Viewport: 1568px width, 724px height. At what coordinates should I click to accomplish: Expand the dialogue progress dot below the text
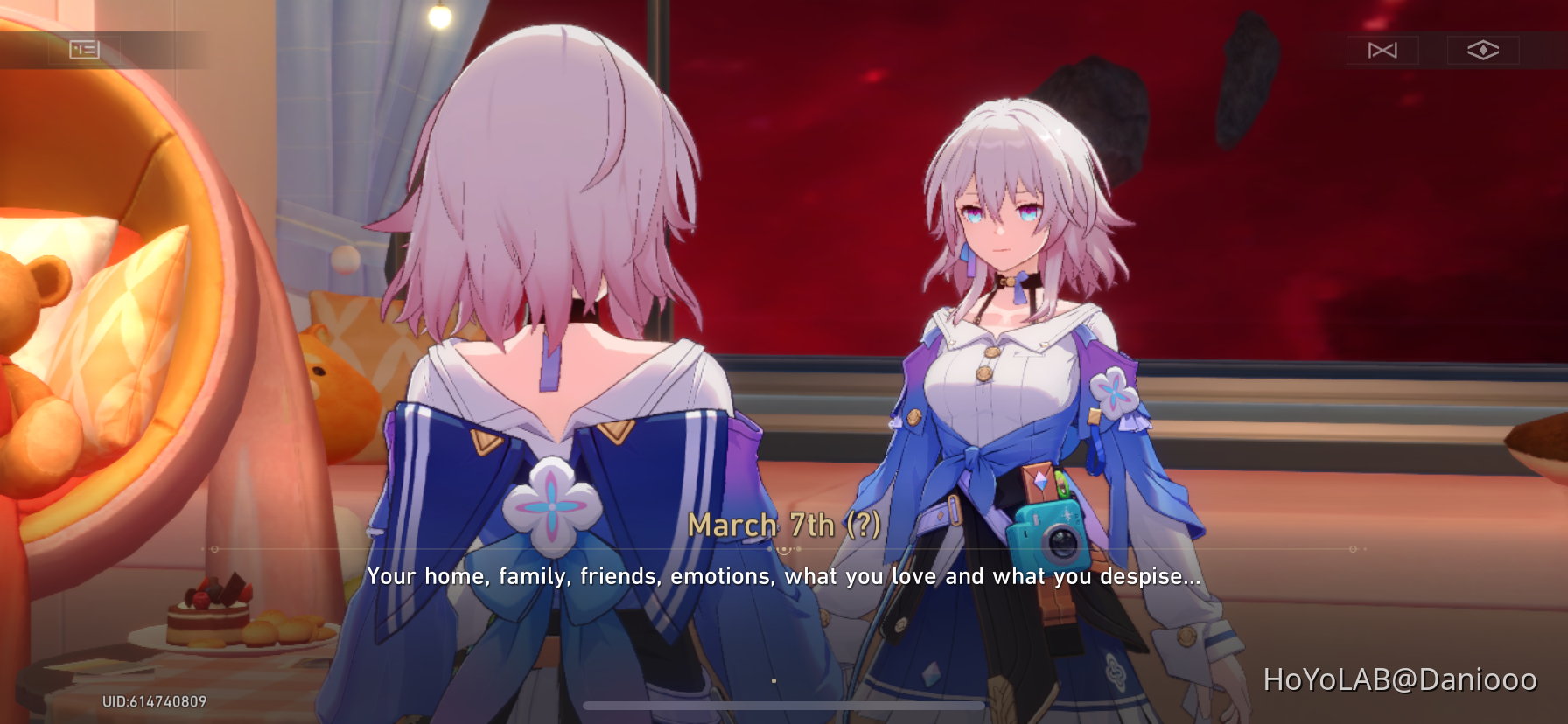click(x=773, y=679)
